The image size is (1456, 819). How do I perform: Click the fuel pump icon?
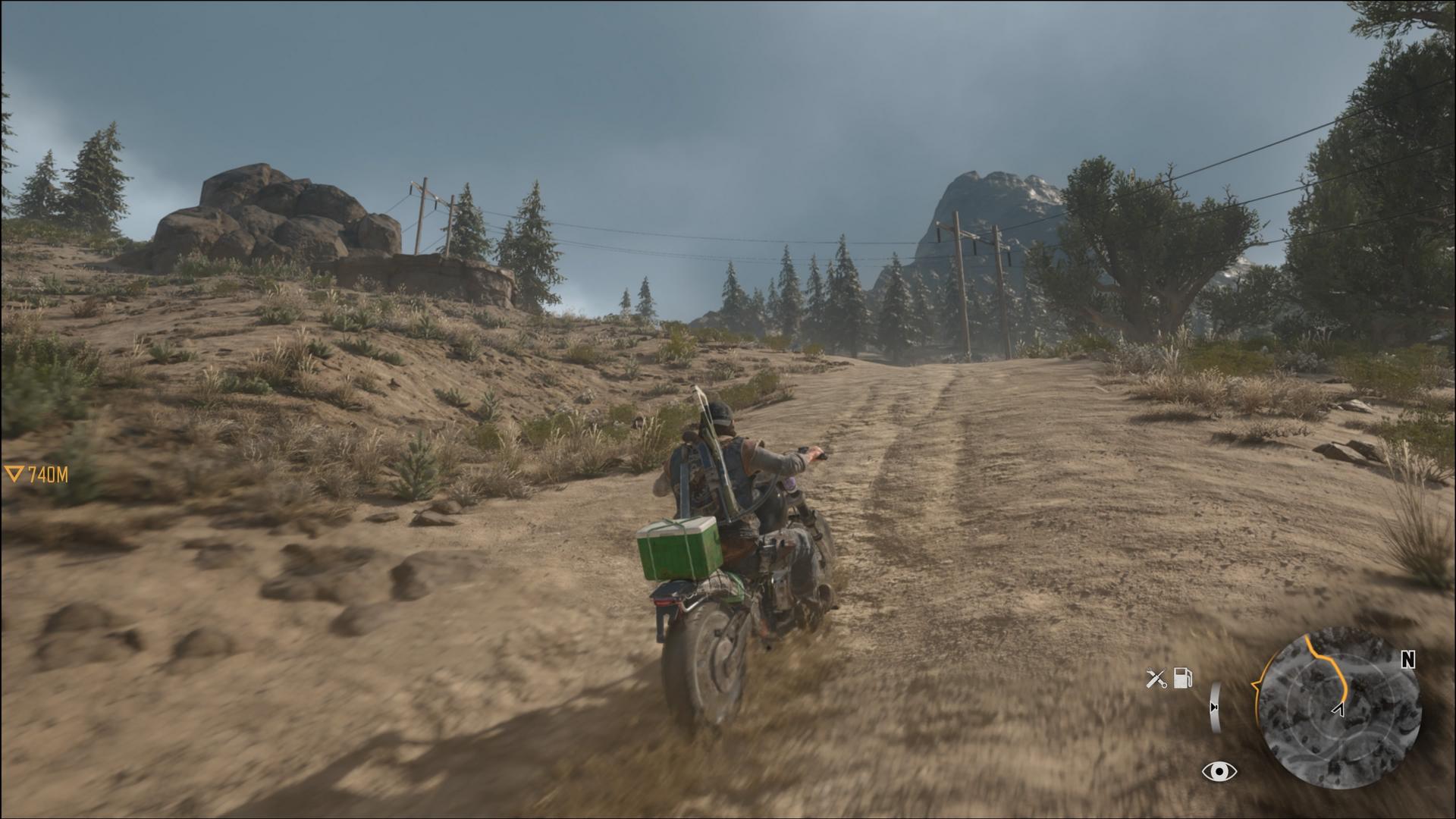1183,677
